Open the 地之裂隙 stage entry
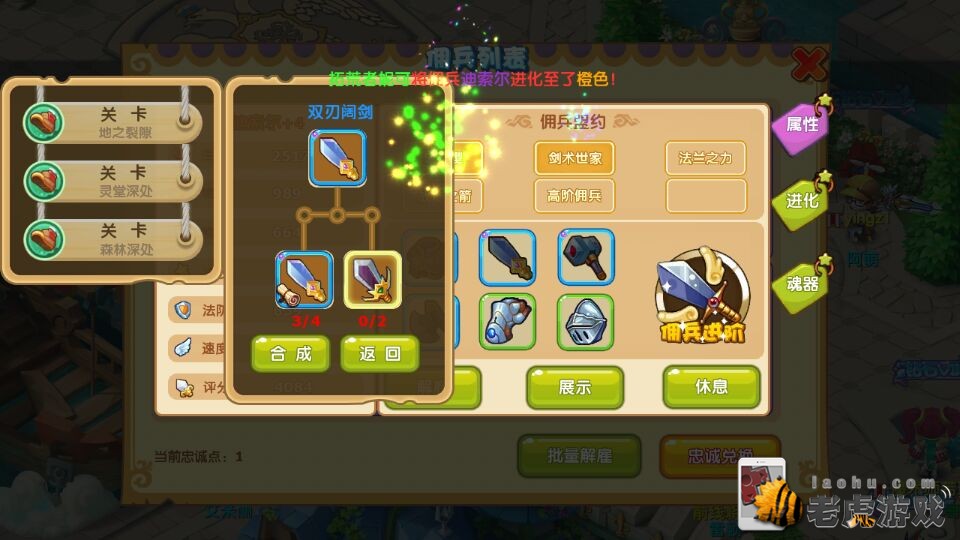 pos(112,123)
